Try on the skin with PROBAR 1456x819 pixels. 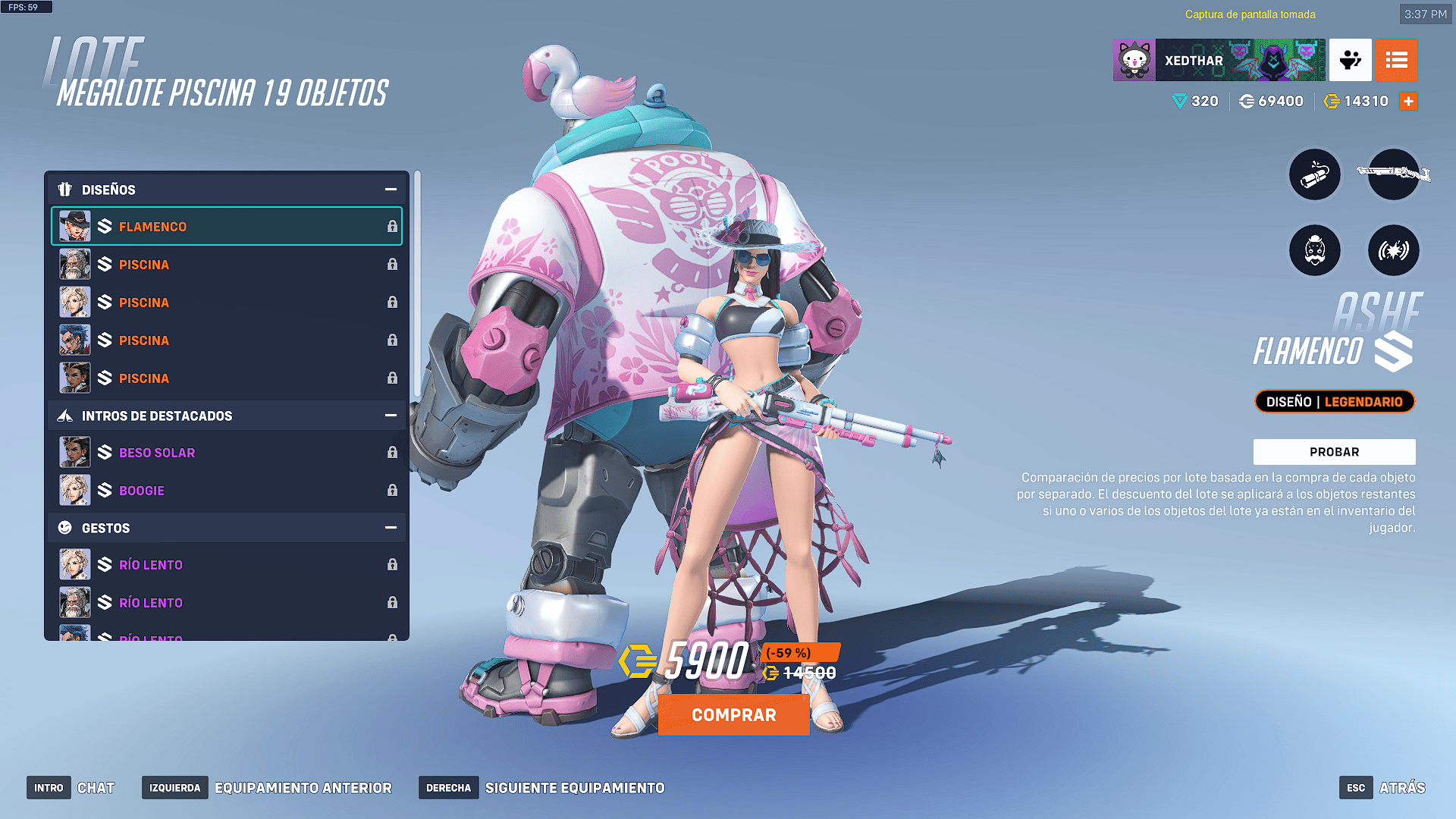click(1334, 452)
